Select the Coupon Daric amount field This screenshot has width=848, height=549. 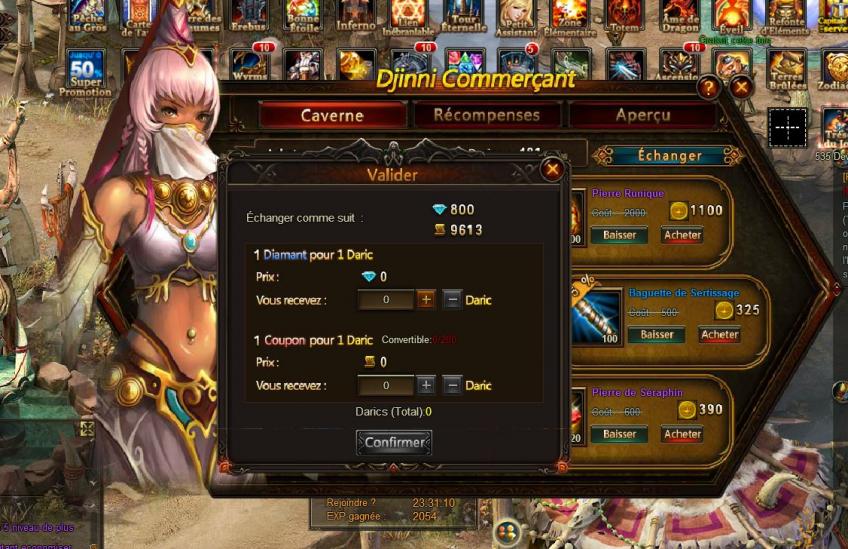(385, 385)
